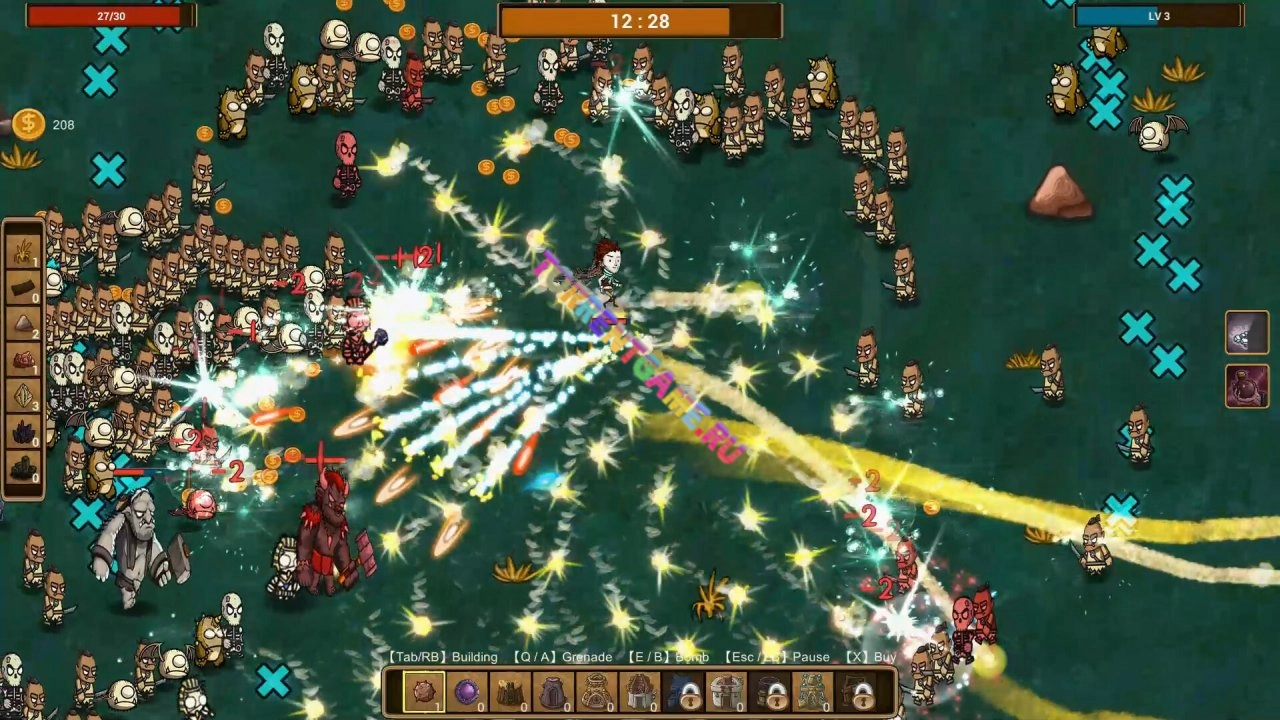The height and width of the screenshot is (720, 1280).
Task: Select the red ore resource slot
Action: 24,361
